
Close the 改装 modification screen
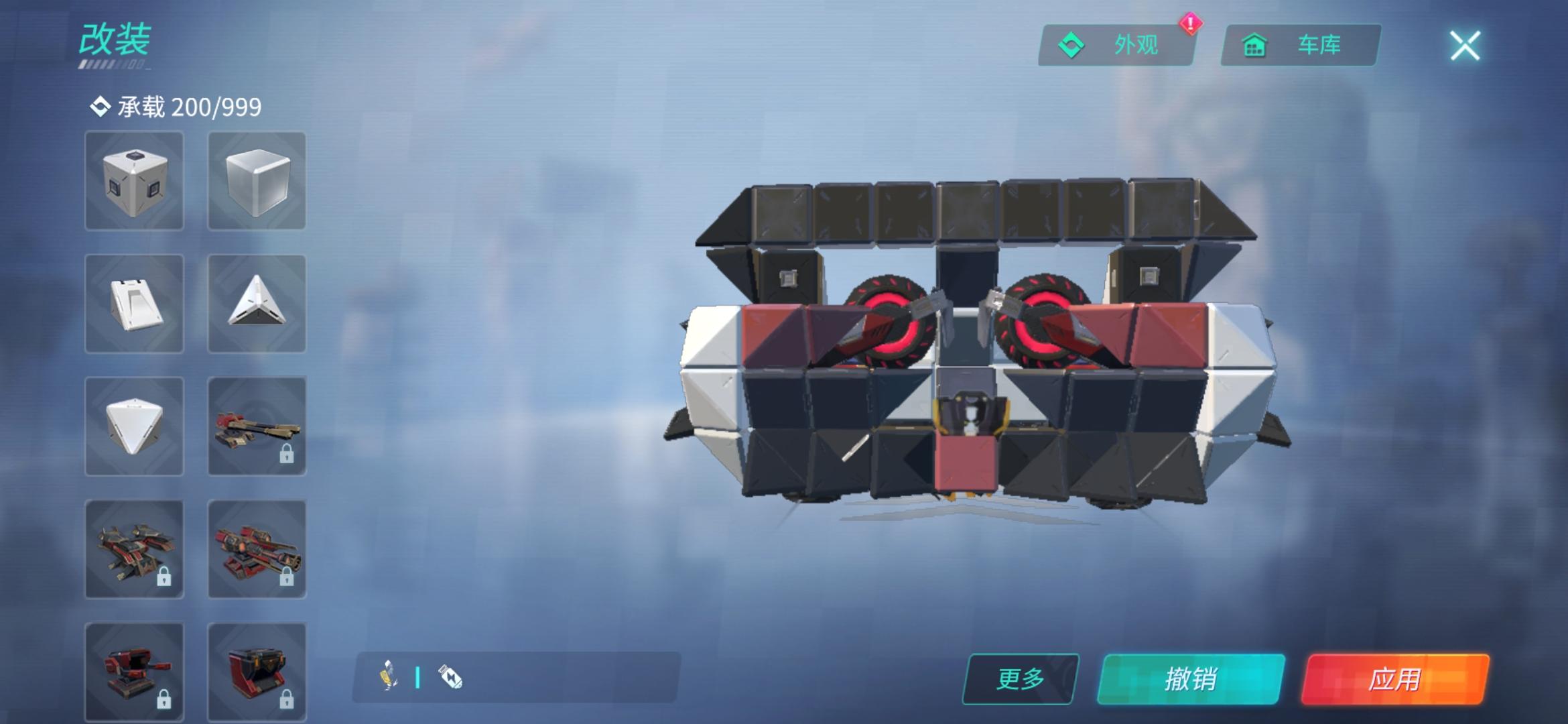coord(1465,46)
